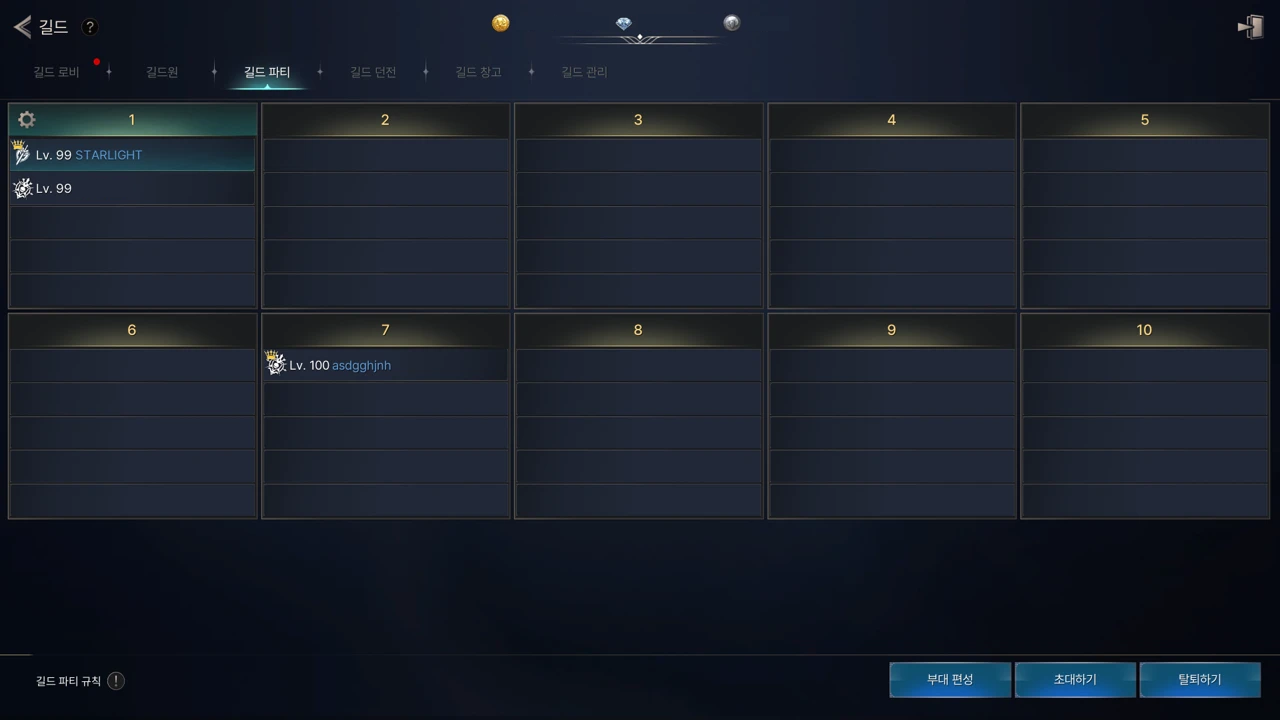Screen dimensions: 1280x720
Task: Select member STARLIGHT in party 1
Action: tap(132, 155)
